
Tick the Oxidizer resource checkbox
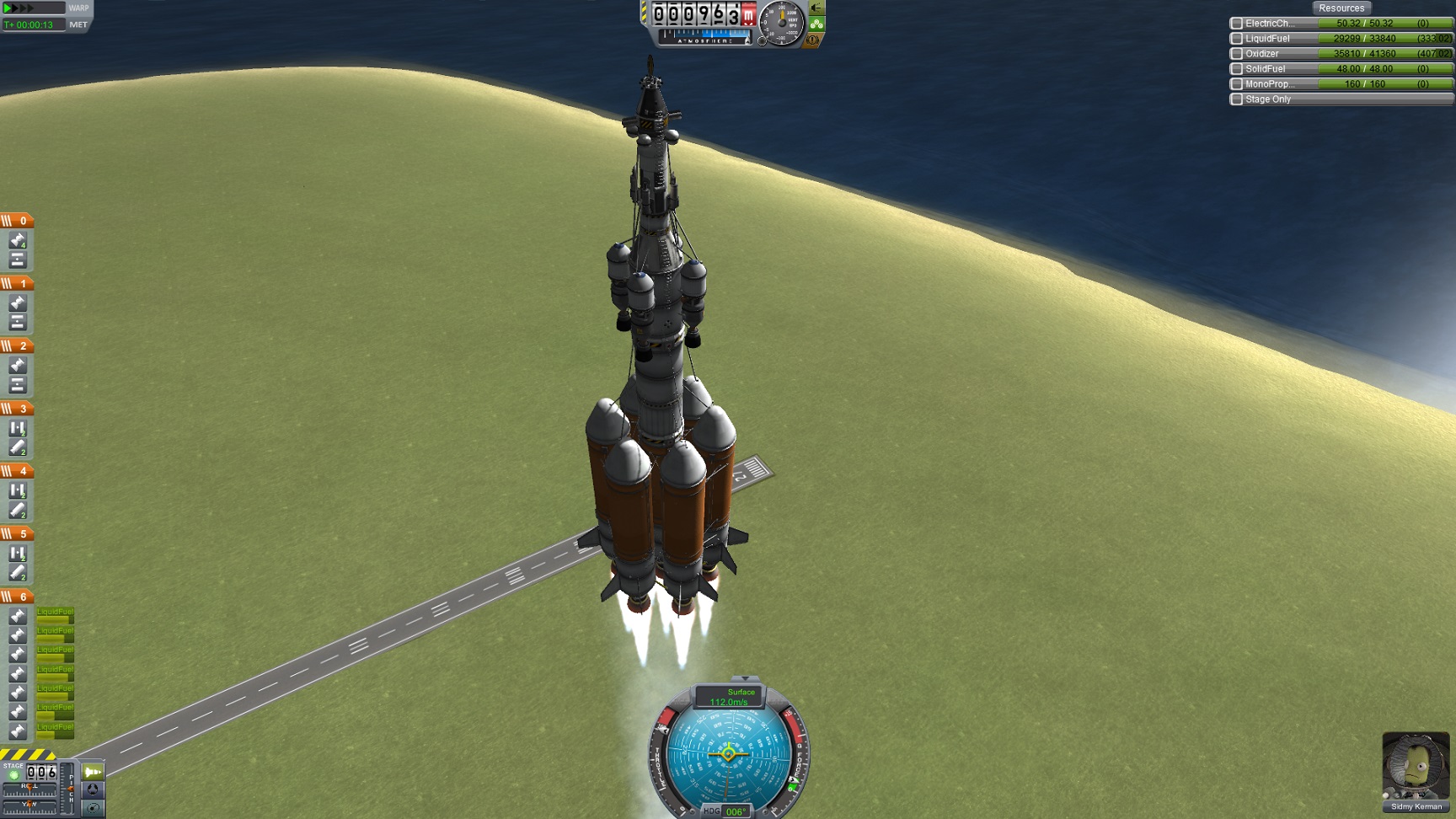(1236, 54)
